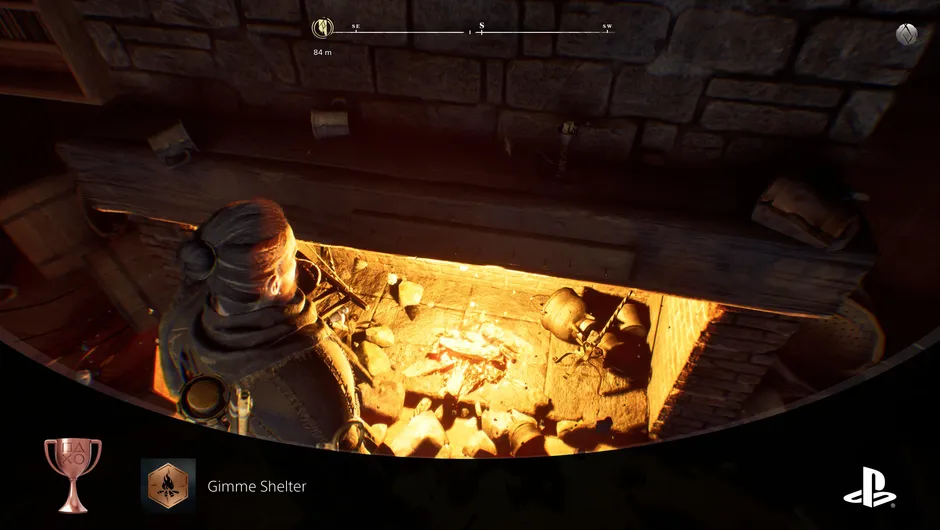Screen dimensions: 940x530
Task: Select the bronze trophy cup icon
Action: pyautogui.click(x=72, y=474)
